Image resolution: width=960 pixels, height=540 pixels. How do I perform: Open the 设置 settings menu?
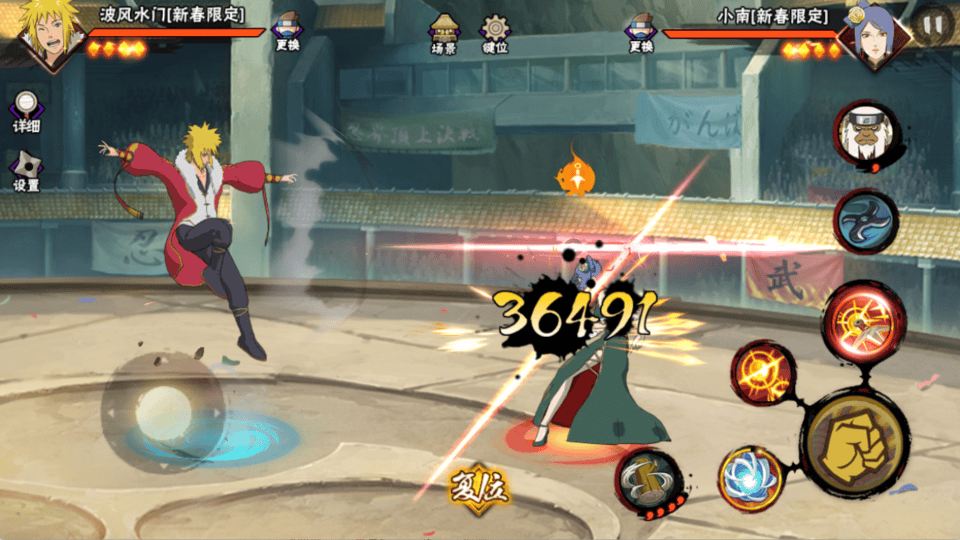click(x=26, y=172)
